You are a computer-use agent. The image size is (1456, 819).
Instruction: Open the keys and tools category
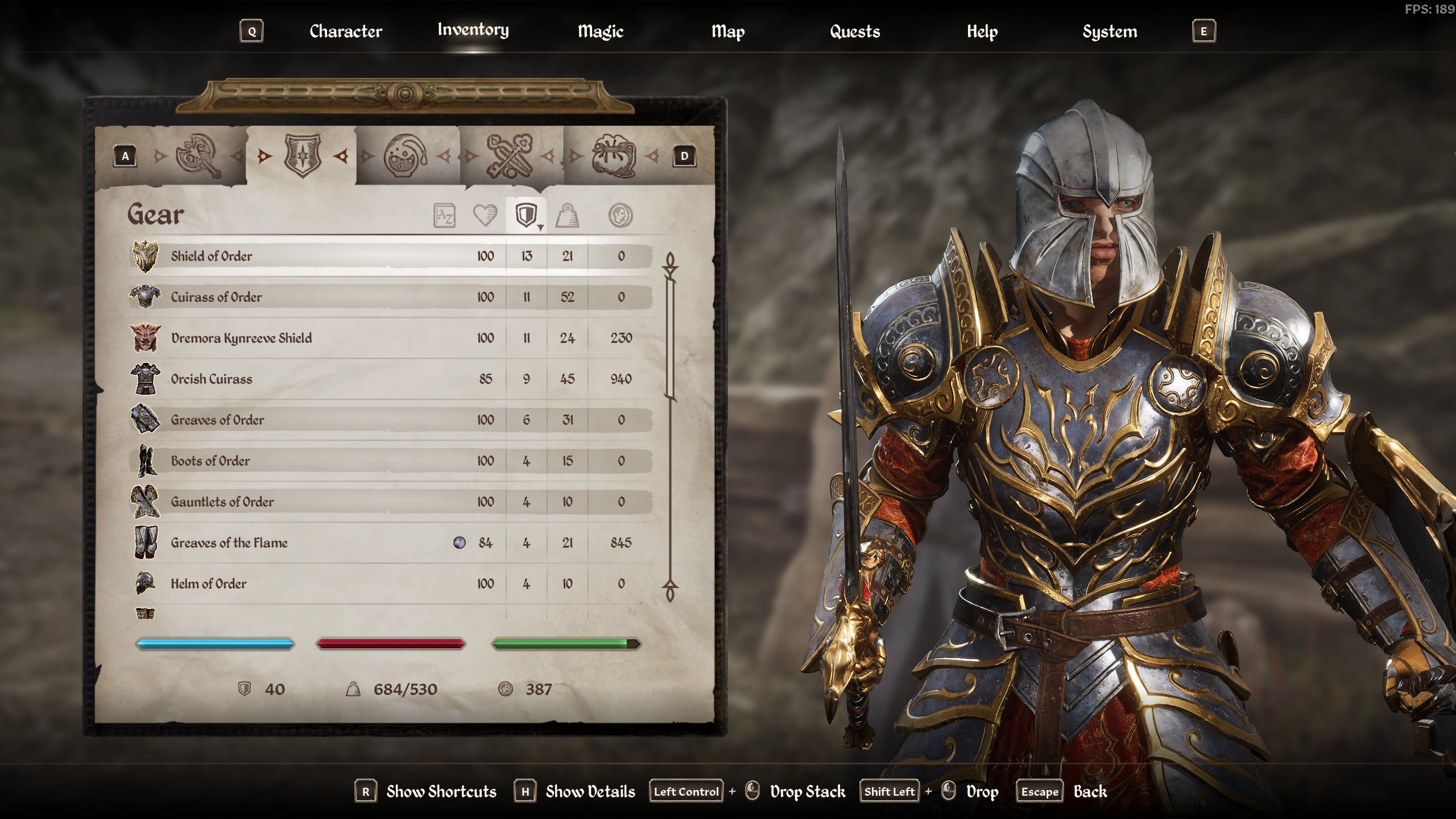(x=509, y=155)
